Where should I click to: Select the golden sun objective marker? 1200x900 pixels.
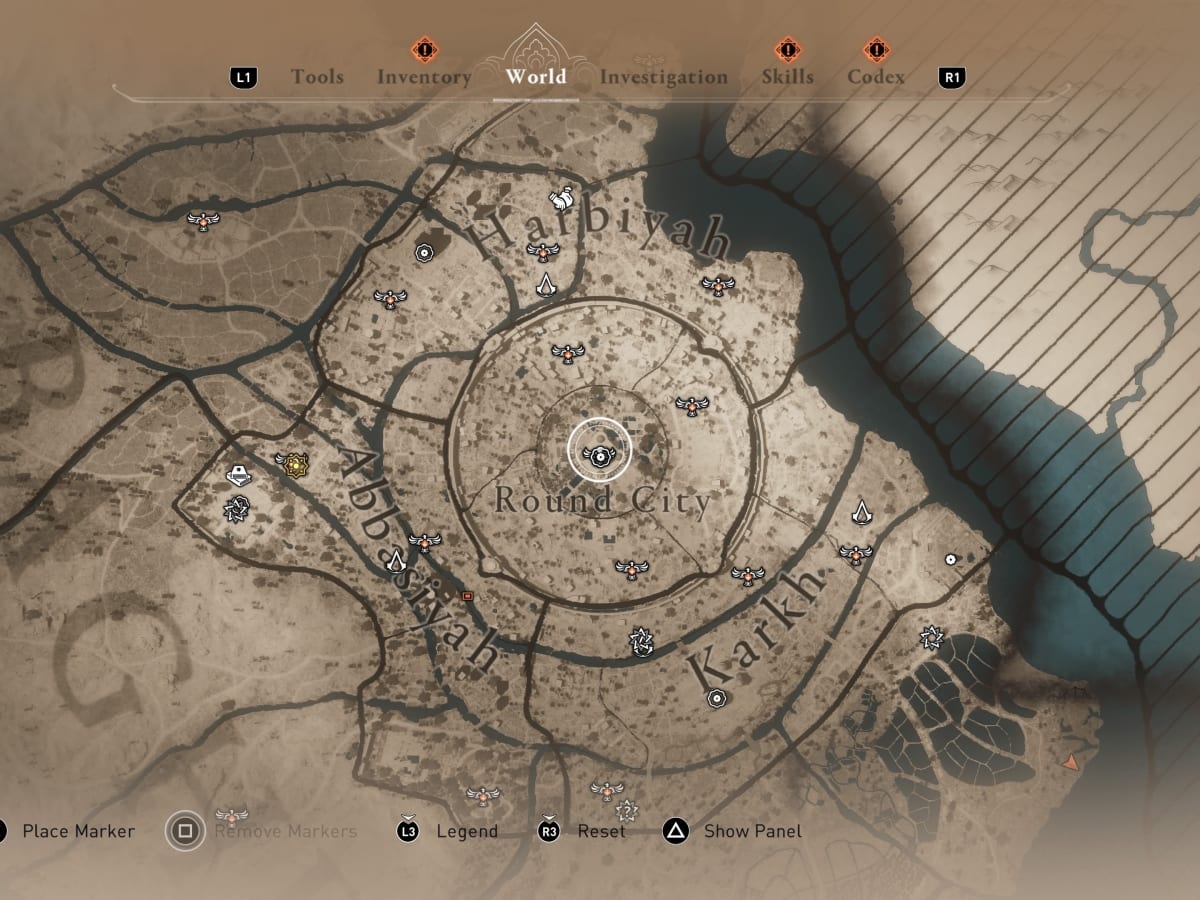point(294,464)
